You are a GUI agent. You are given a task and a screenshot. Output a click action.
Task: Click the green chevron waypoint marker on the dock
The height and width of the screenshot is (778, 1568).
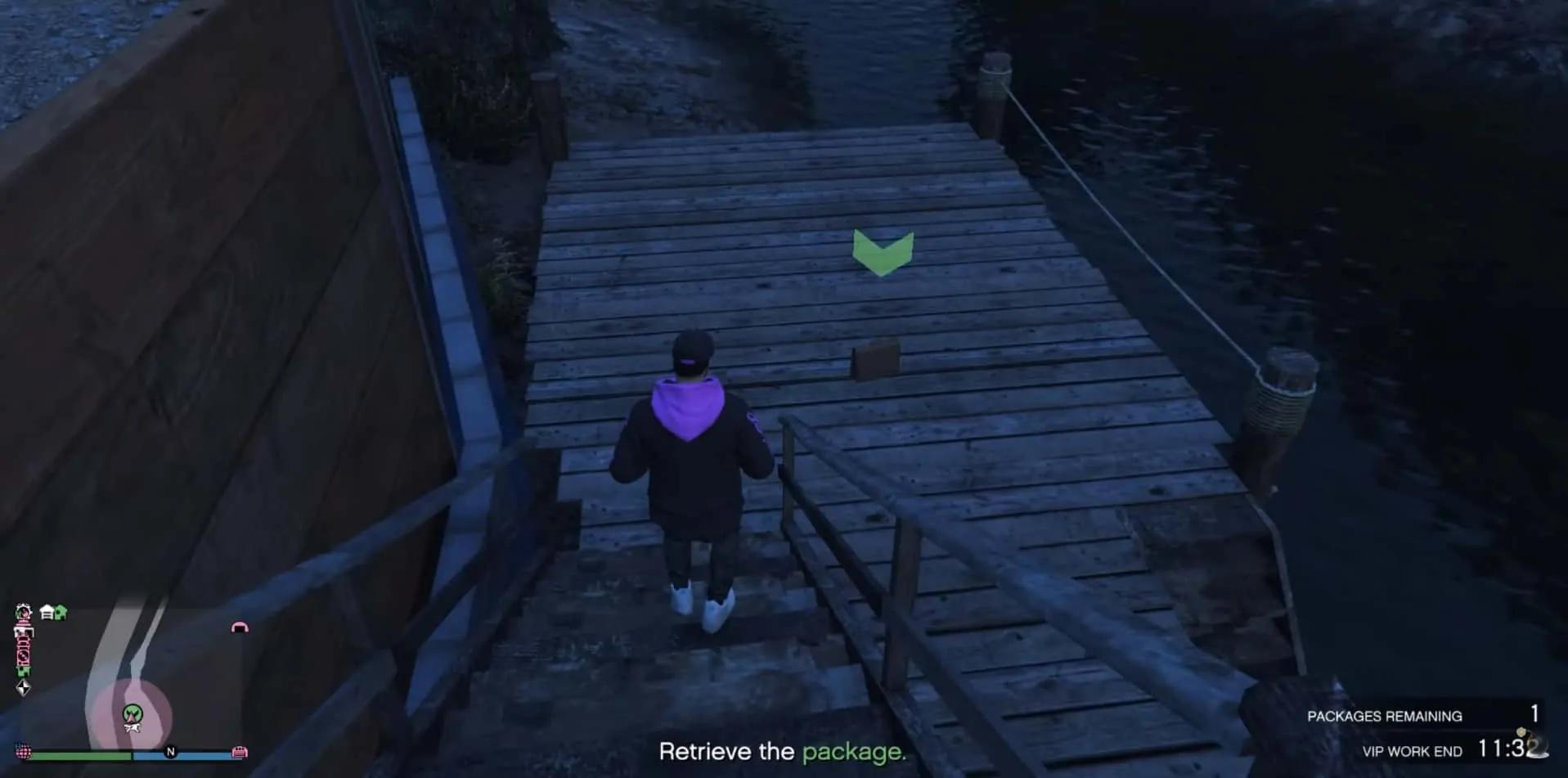coord(881,251)
